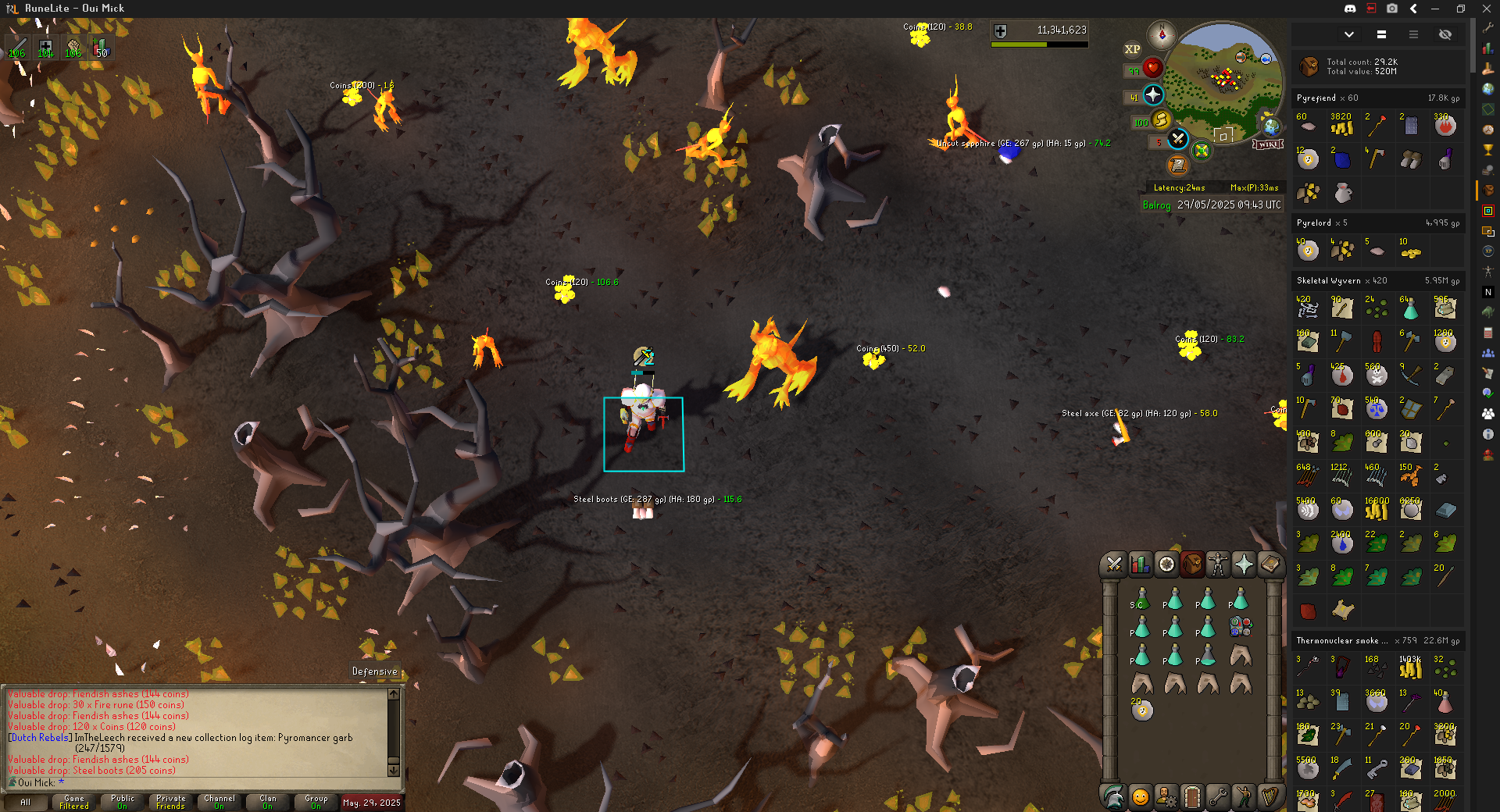Open the world map globe
Viewport: 1500px width, 812px height.
[x=1272, y=126]
